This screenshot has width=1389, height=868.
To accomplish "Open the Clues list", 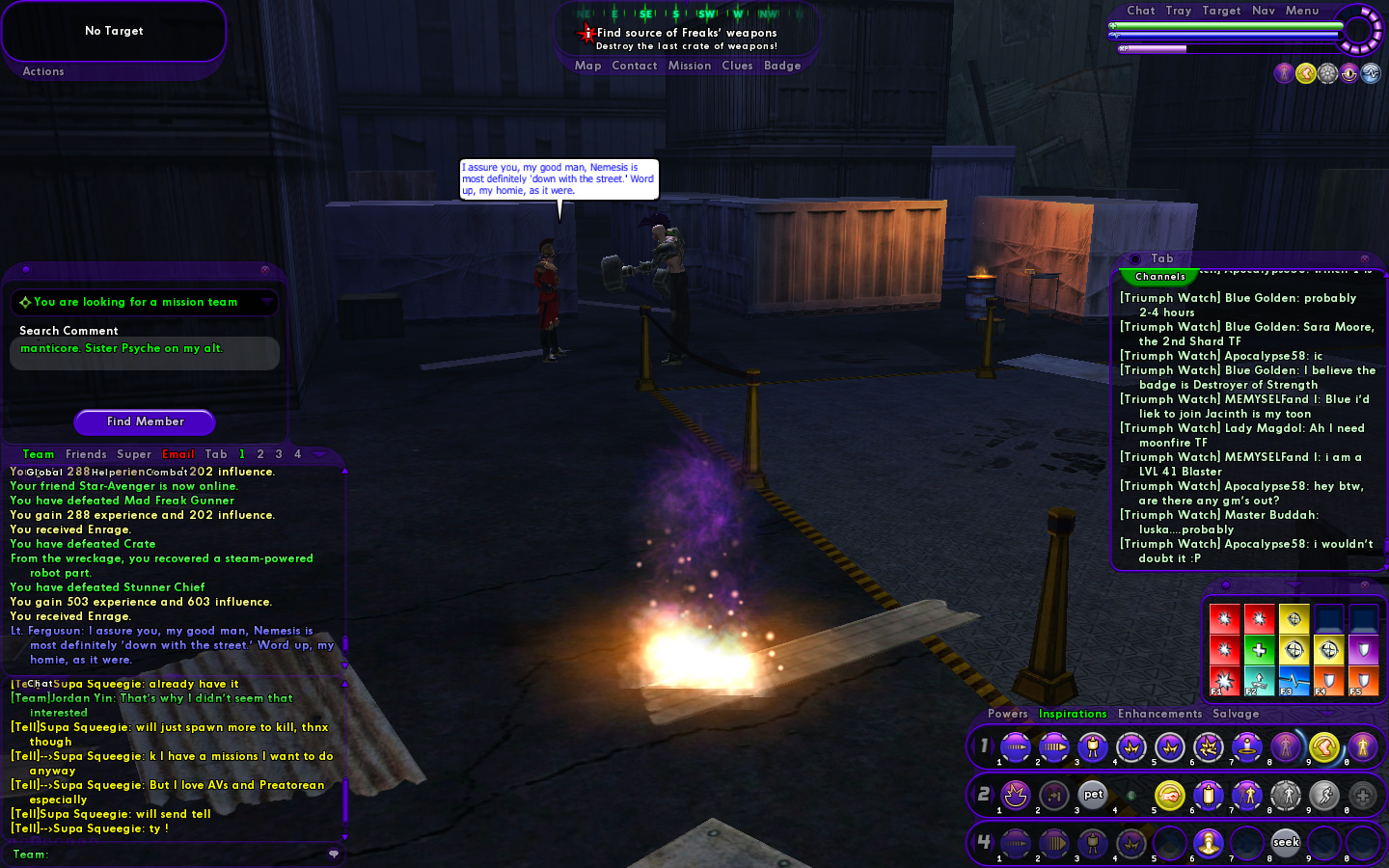I will (737, 66).
